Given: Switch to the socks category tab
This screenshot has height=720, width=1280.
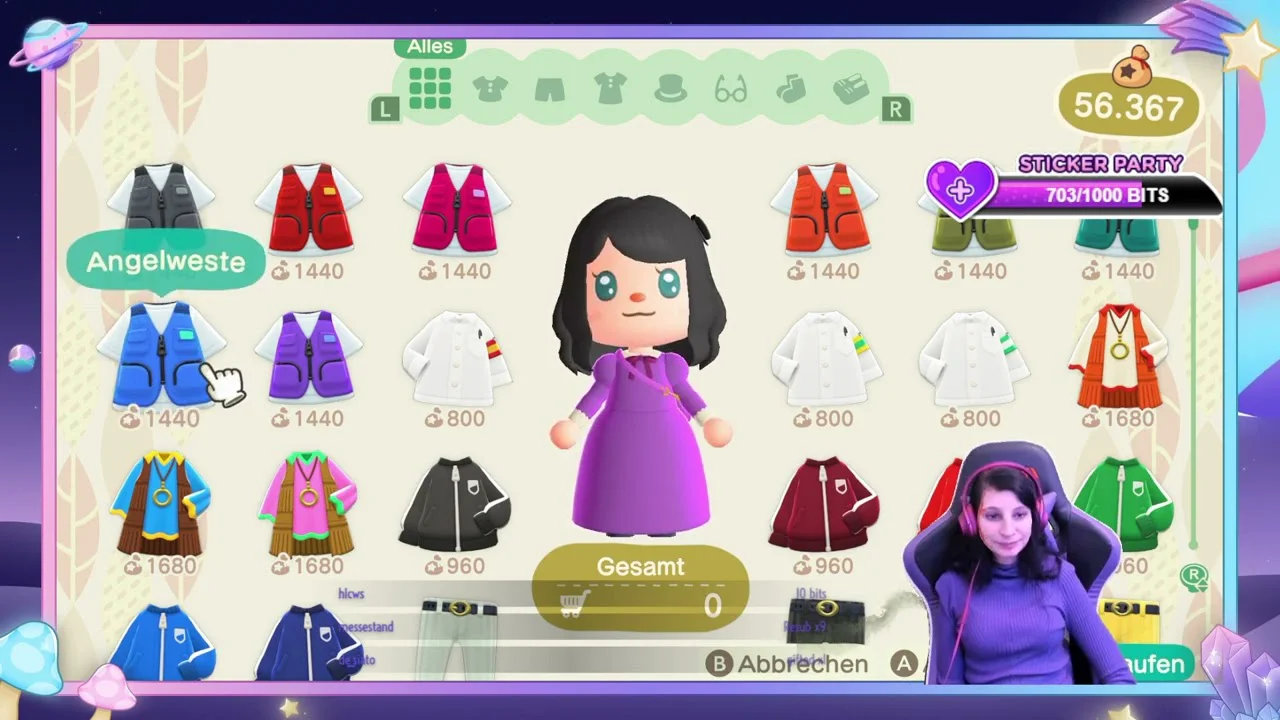Looking at the screenshot, I should click(x=791, y=89).
